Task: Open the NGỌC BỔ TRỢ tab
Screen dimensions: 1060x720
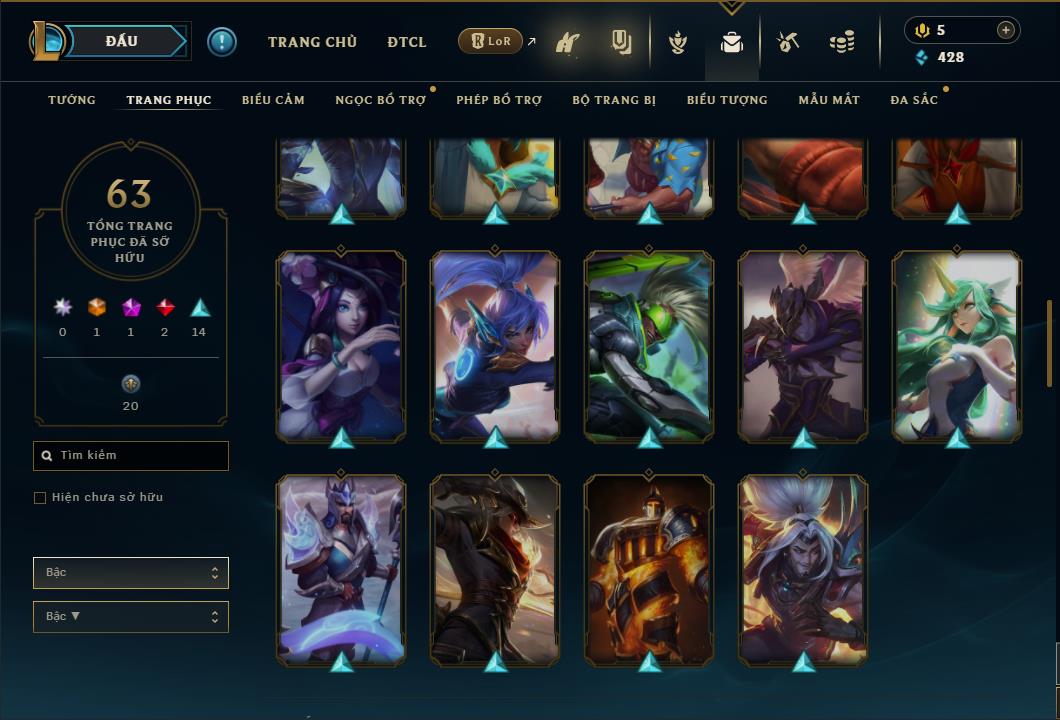Action: click(380, 100)
